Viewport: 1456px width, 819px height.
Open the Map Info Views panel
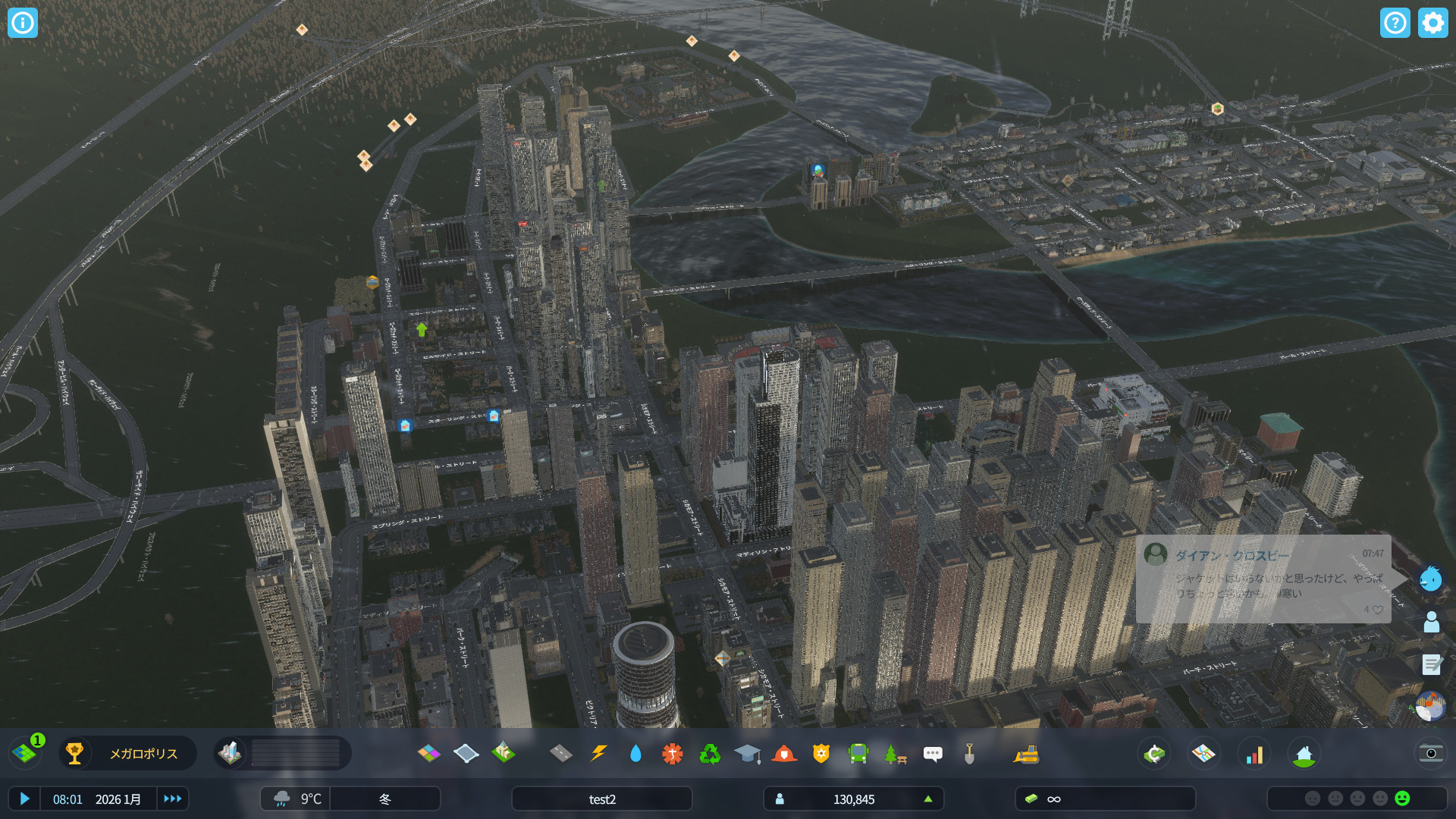(1205, 754)
